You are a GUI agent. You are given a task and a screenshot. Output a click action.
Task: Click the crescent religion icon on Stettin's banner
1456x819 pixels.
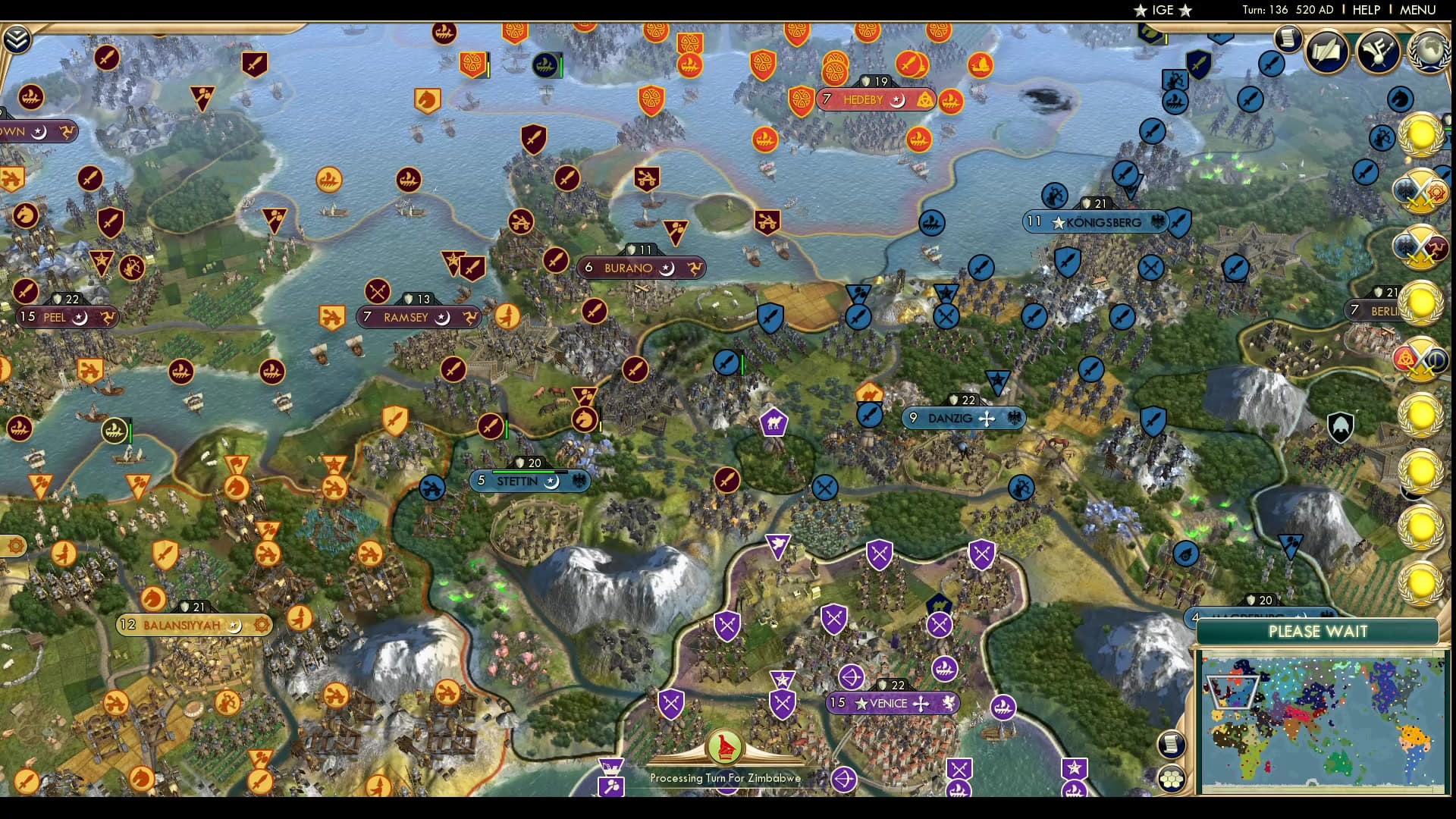[x=553, y=482]
